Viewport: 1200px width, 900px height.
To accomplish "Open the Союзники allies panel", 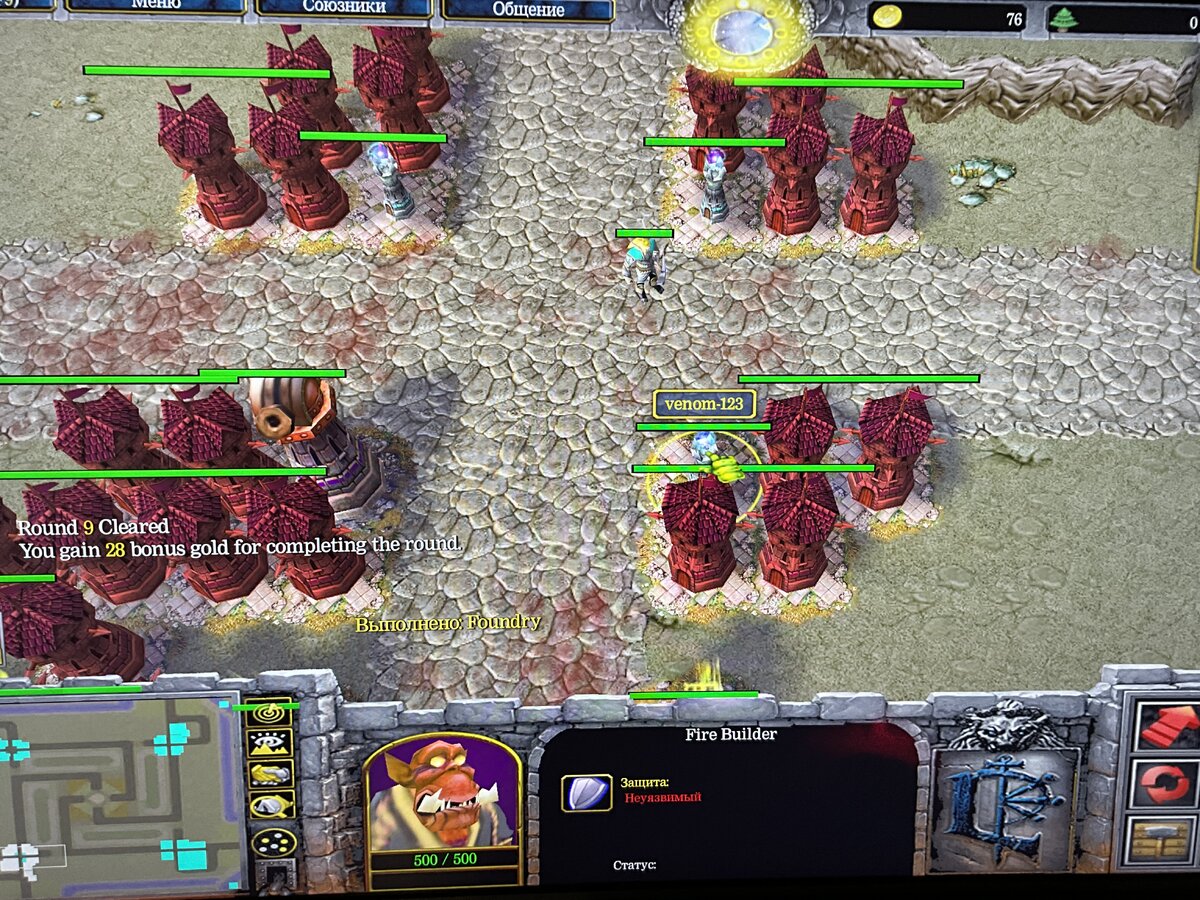I will point(343,9).
